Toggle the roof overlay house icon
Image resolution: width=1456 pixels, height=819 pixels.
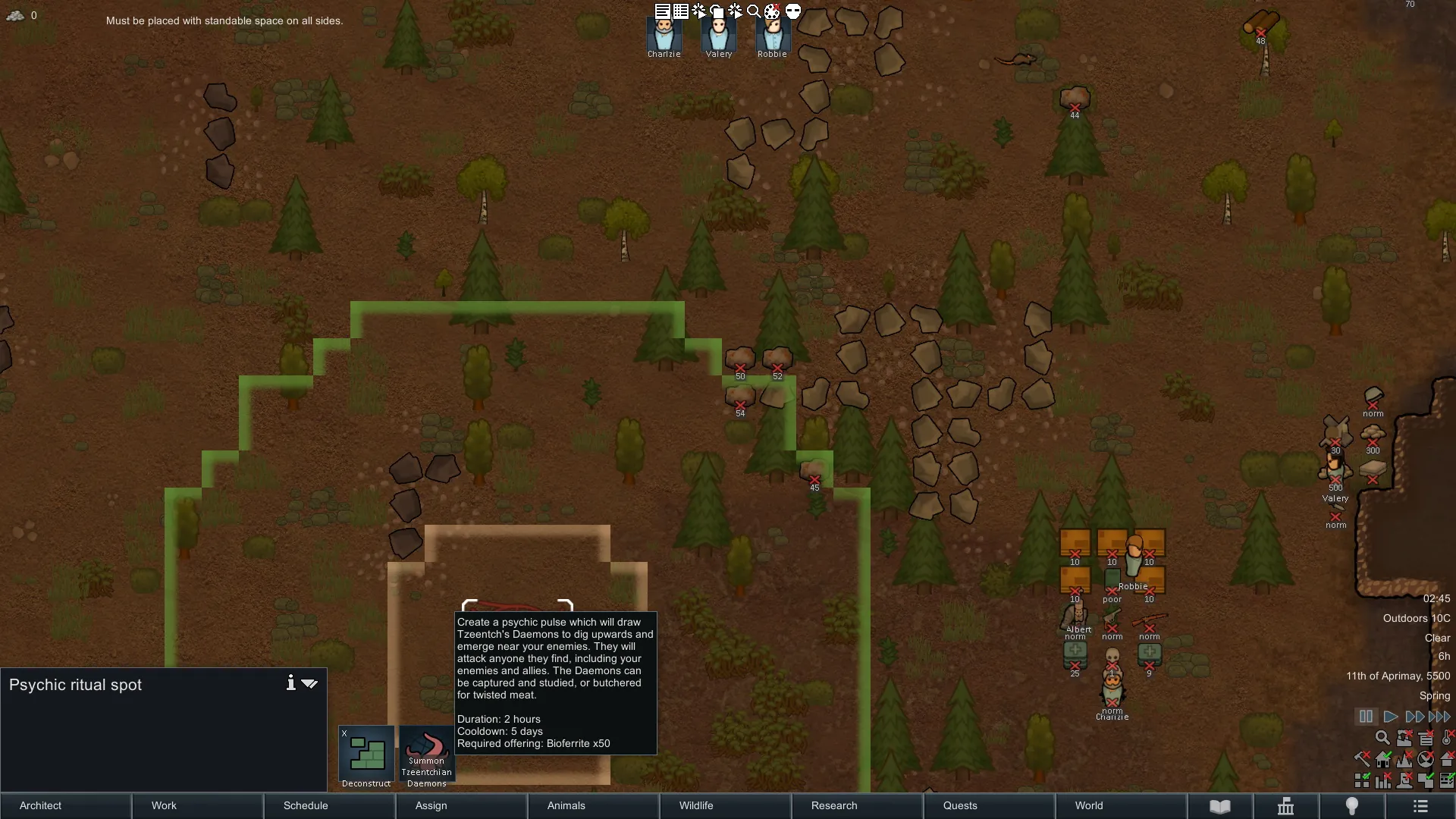click(x=1447, y=758)
